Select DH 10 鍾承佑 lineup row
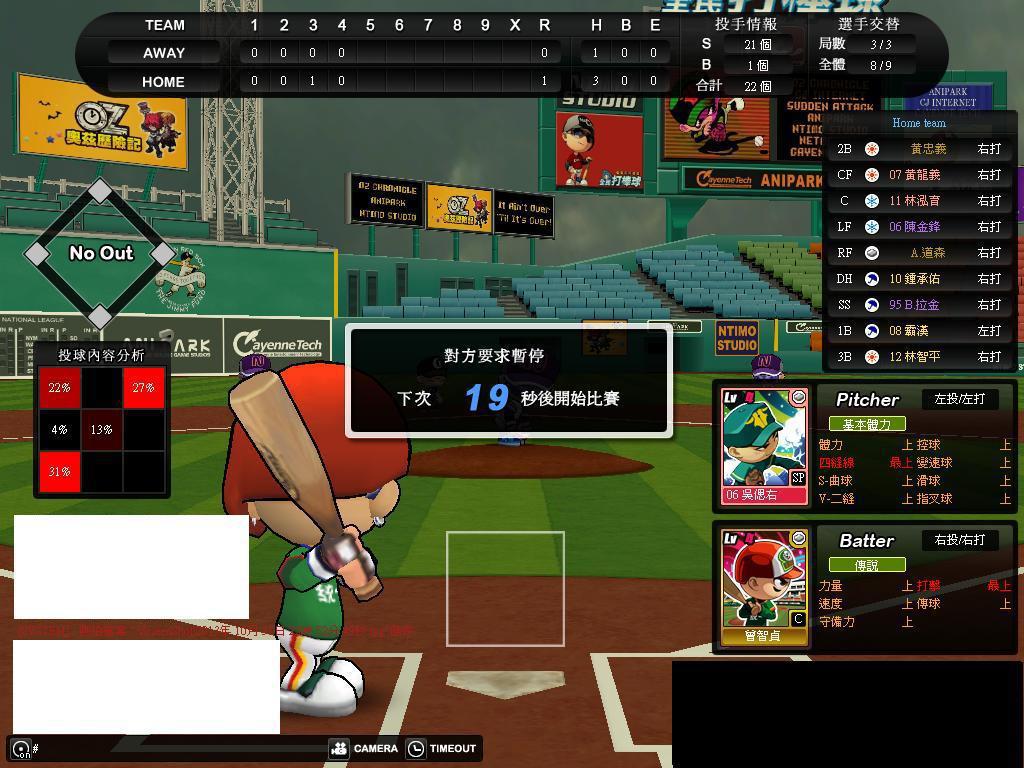 tap(920, 279)
